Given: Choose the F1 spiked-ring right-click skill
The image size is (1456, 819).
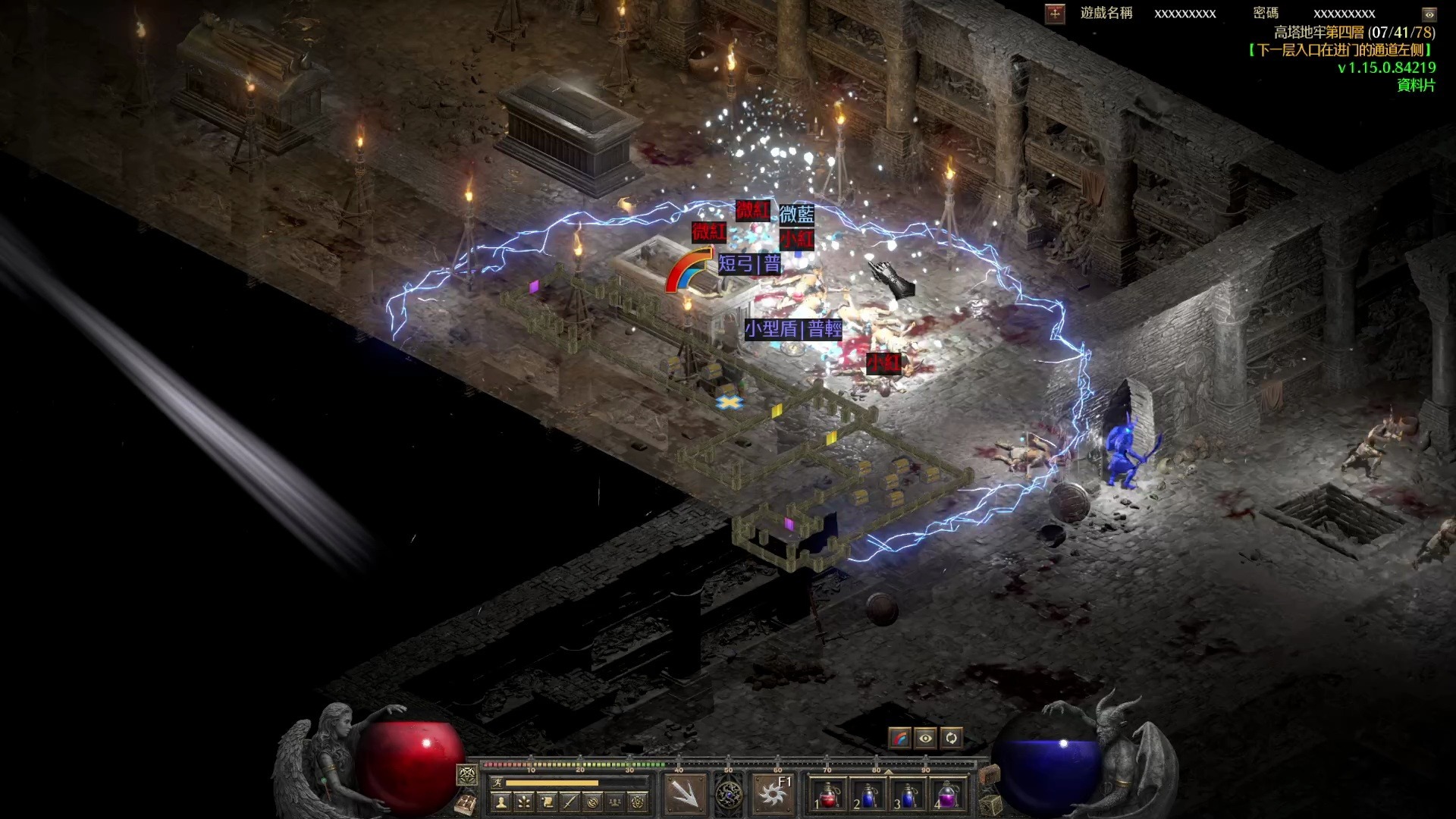Looking at the screenshot, I should (773, 793).
